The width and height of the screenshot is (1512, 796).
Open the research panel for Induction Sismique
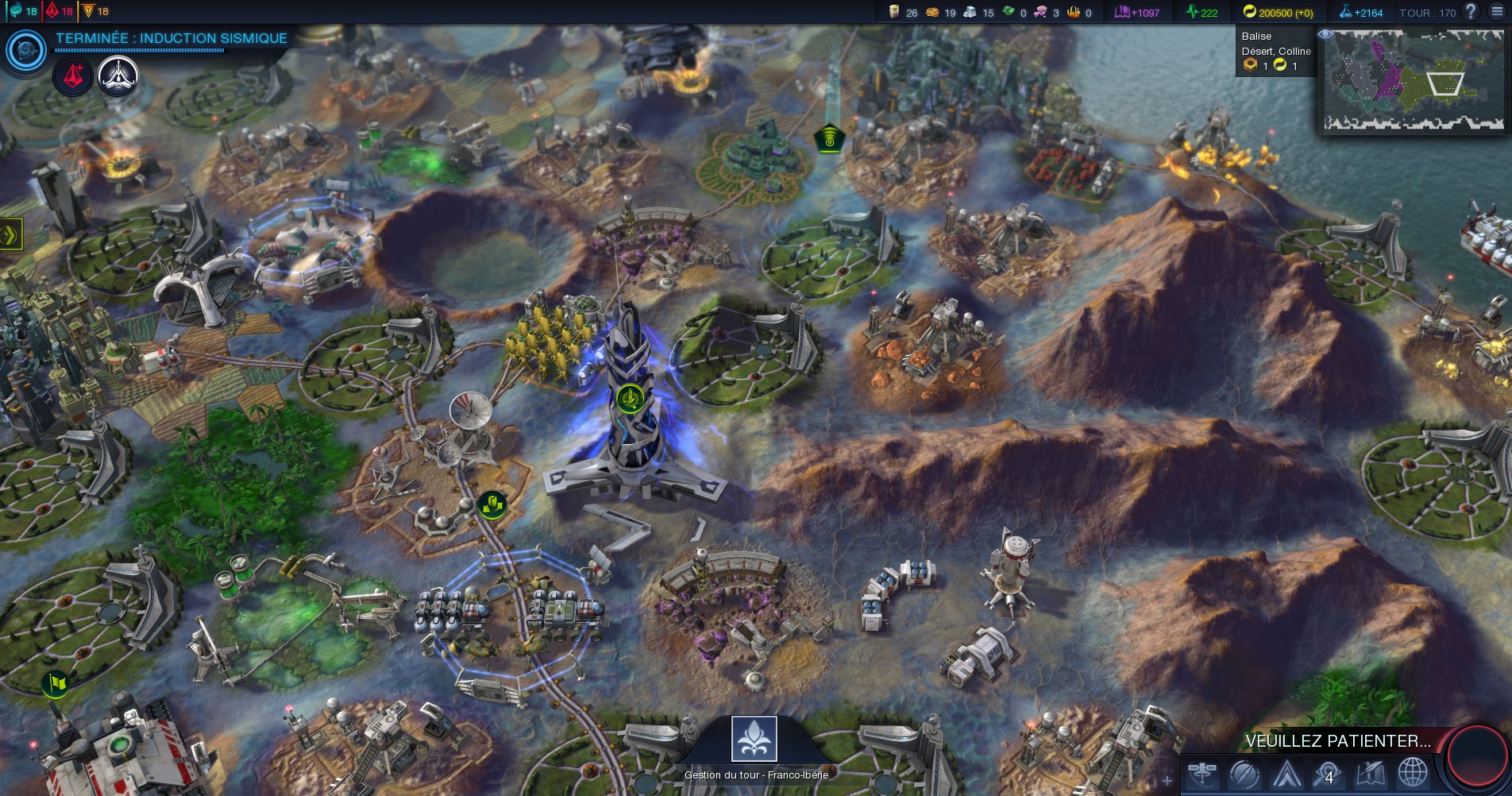click(x=26, y=51)
